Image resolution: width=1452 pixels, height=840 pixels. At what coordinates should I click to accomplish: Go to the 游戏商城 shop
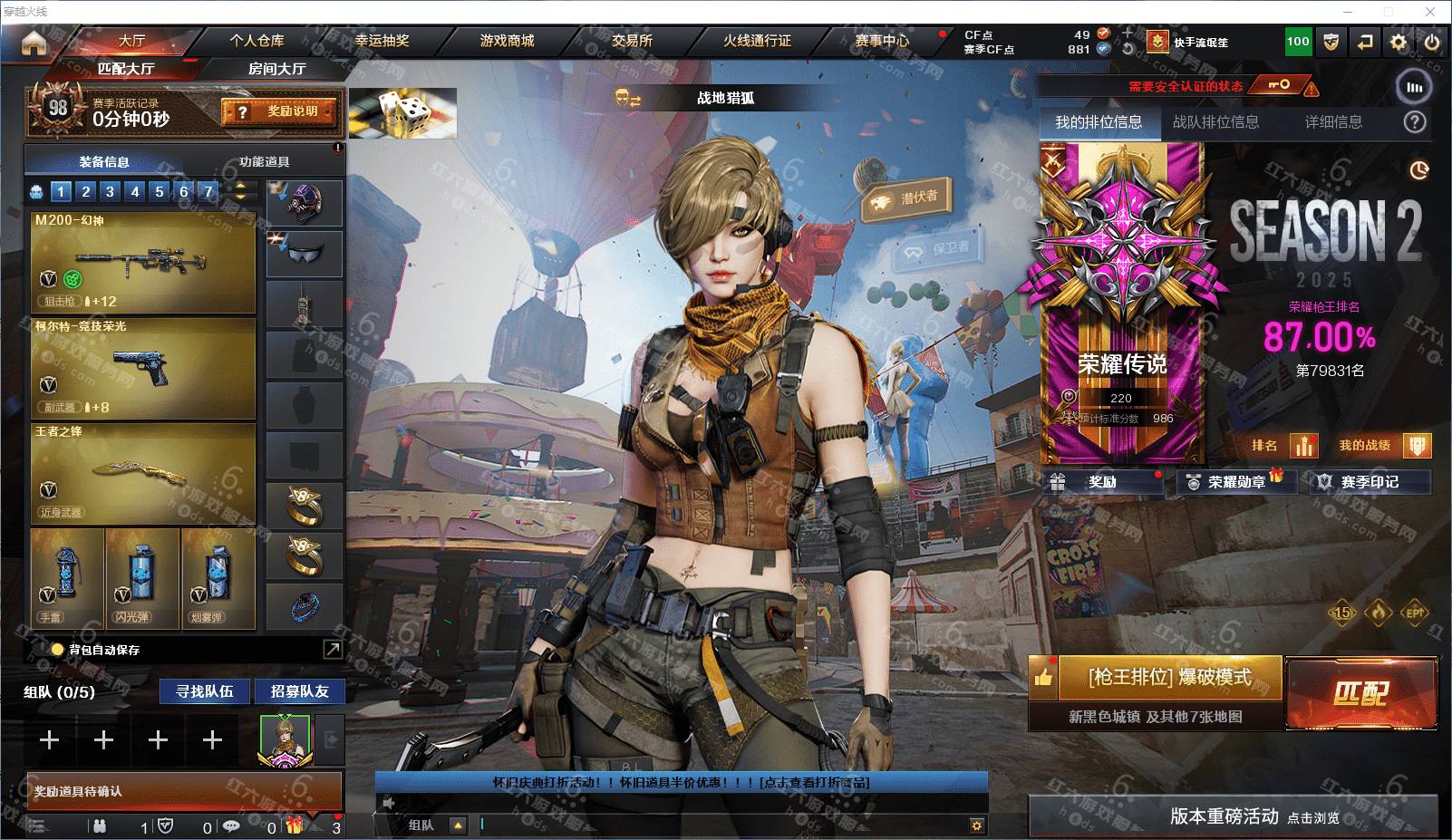click(507, 41)
